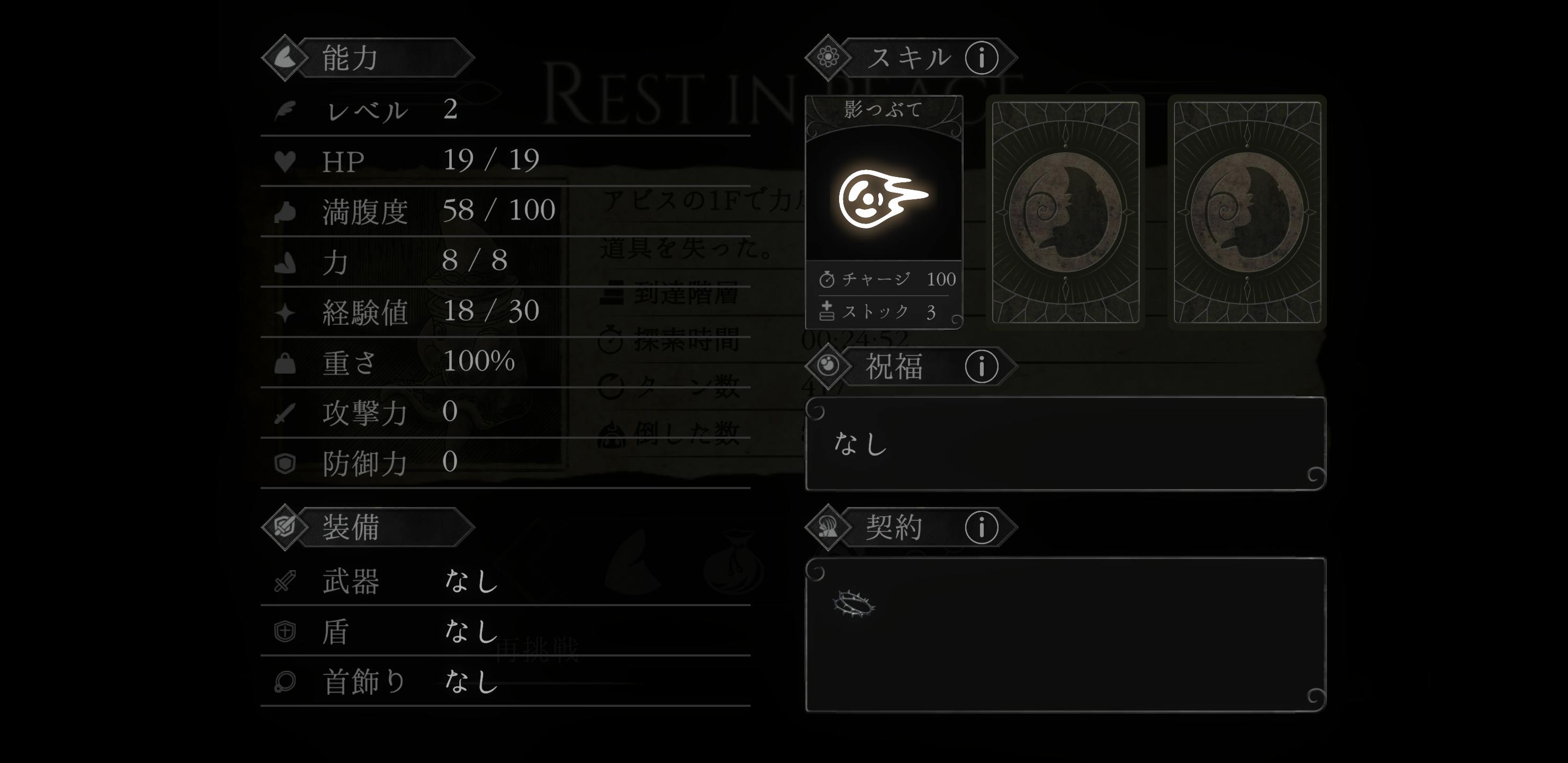Pick the 首飾り equipment row
The width and height of the screenshot is (1568, 763).
click(505, 681)
